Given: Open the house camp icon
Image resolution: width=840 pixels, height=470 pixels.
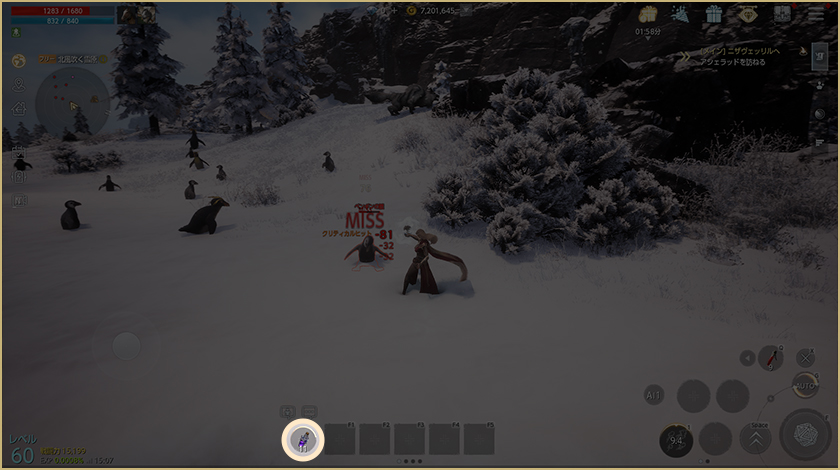Looking at the screenshot, I should (19, 108).
